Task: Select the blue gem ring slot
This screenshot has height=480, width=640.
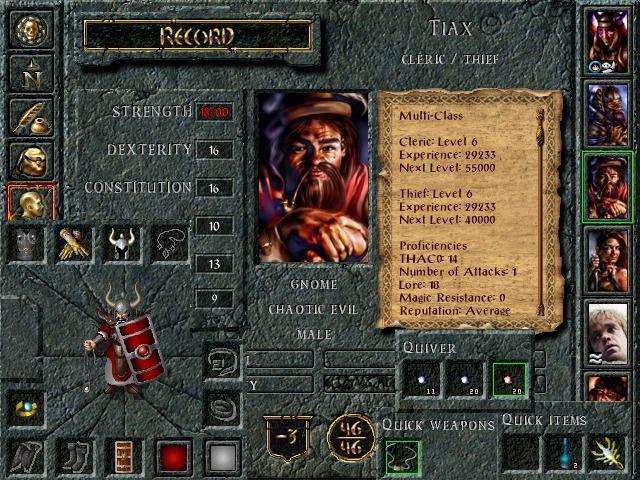Action: 30,406
